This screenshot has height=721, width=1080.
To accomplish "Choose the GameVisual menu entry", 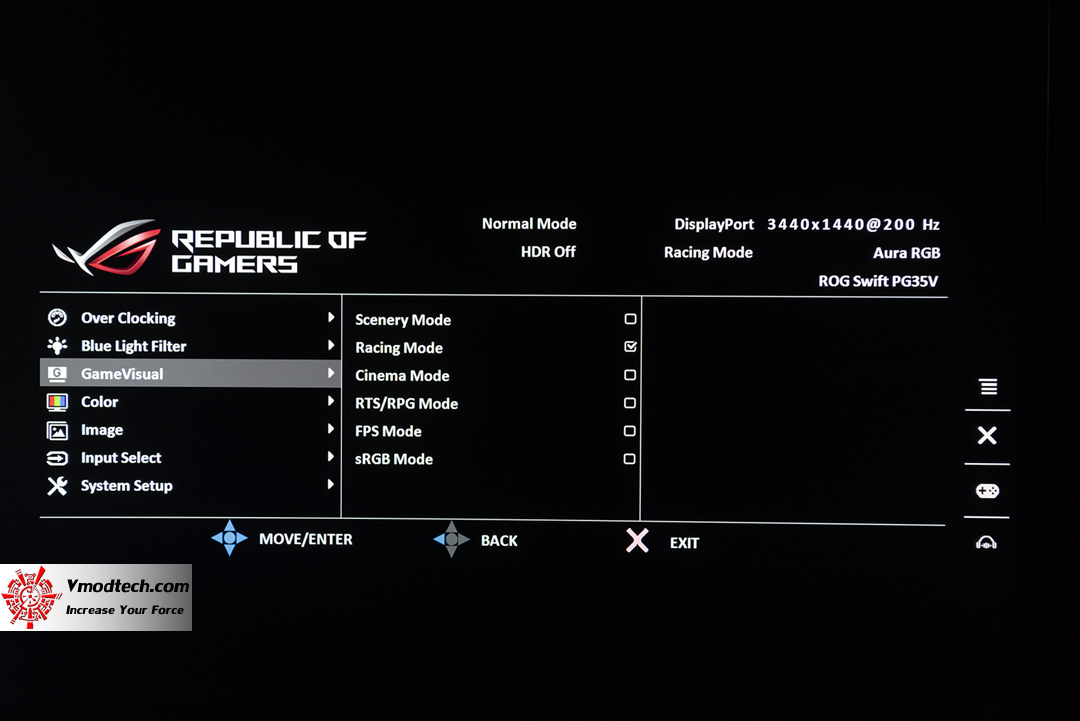I will click(122, 374).
